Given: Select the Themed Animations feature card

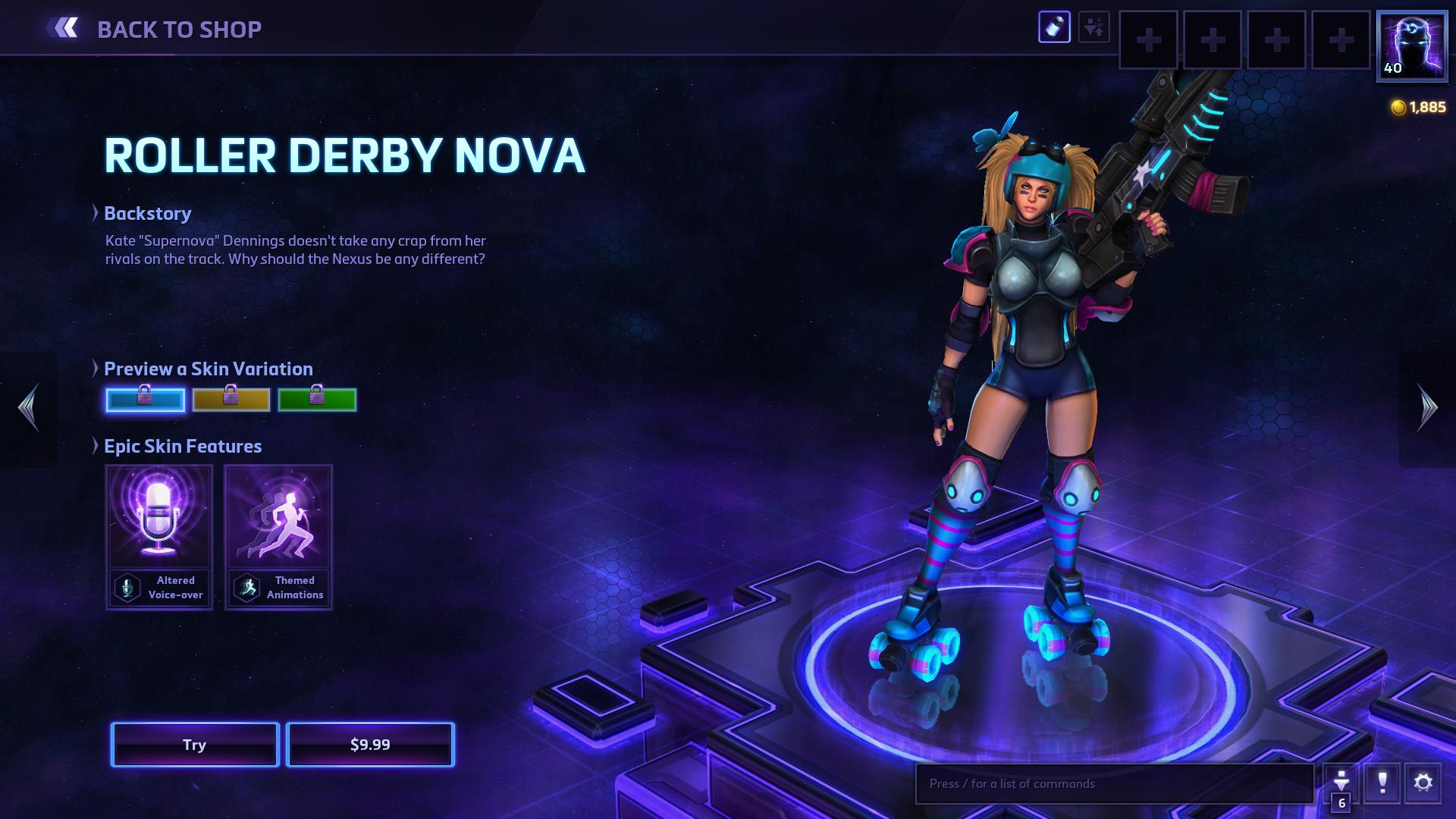Looking at the screenshot, I should tap(278, 537).
